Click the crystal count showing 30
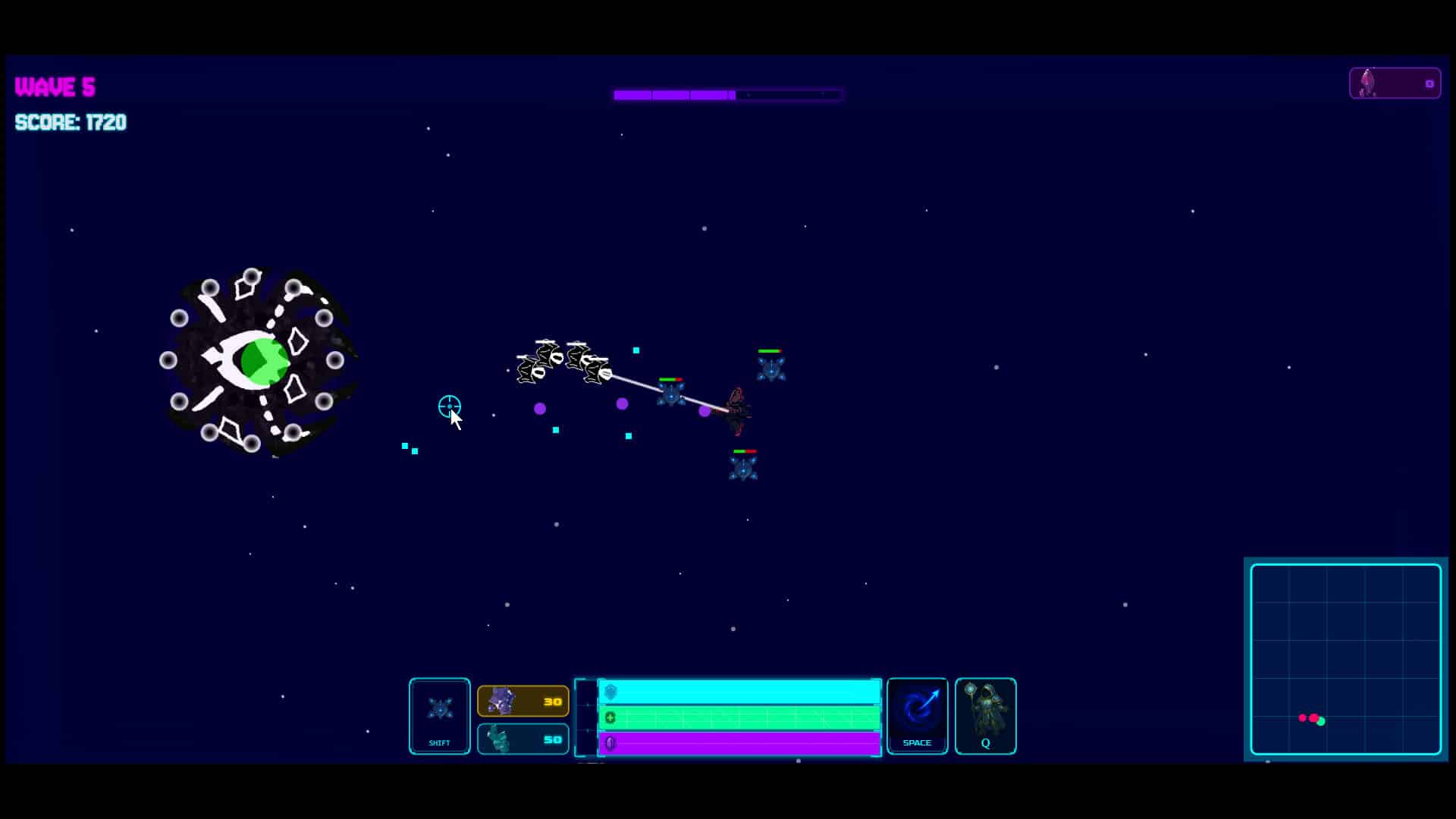The width and height of the screenshot is (1456, 819). pyautogui.click(x=551, y=701)
